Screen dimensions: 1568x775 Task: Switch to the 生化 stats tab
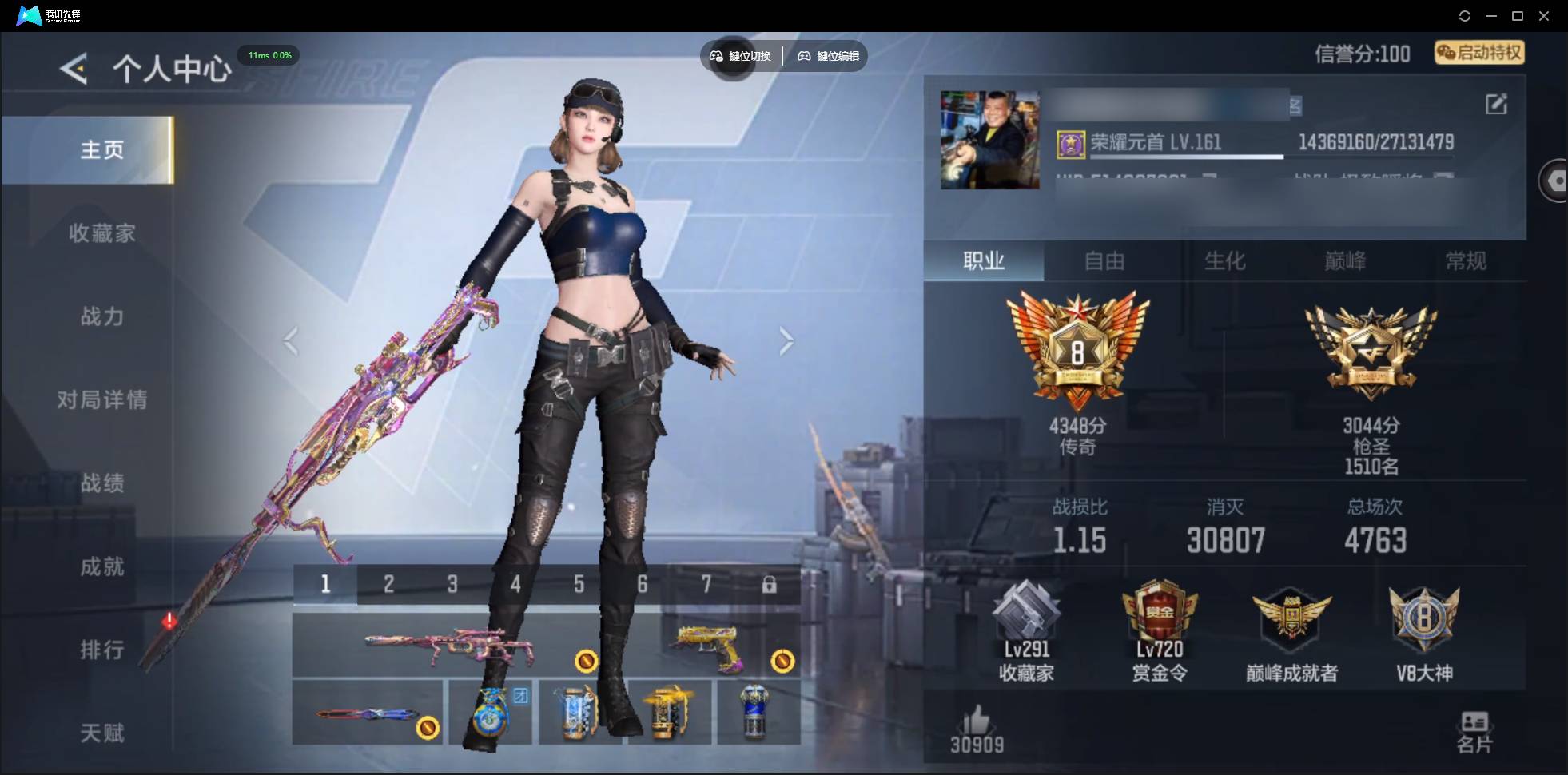pos(1224,261)
